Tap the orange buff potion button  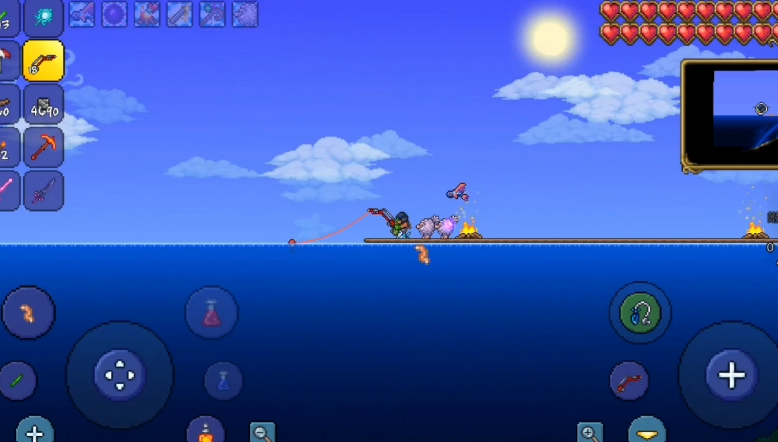pyautogui.click(x=205, y=432)
